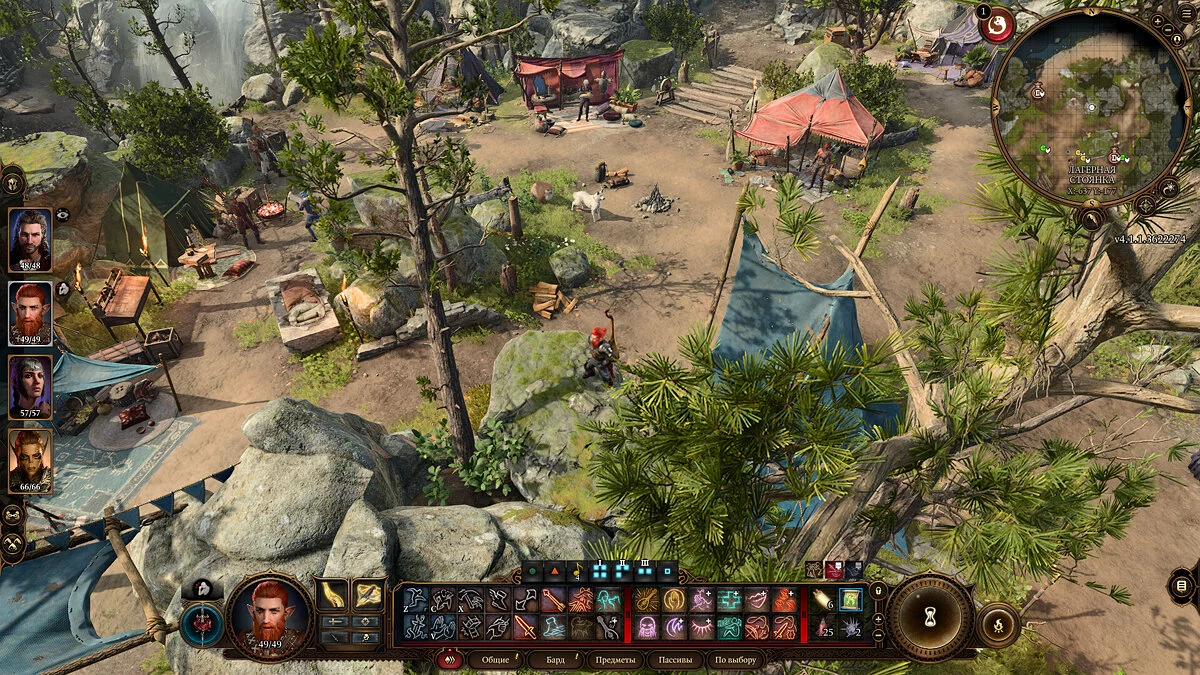
Task: Click the red inspiration notification icon
Action: (x=996, y=24)
